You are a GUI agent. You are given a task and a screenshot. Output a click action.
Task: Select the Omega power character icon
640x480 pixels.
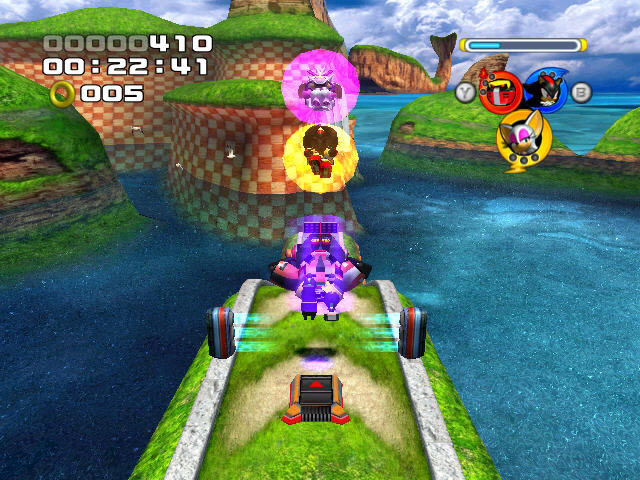[x=499, y=93]
